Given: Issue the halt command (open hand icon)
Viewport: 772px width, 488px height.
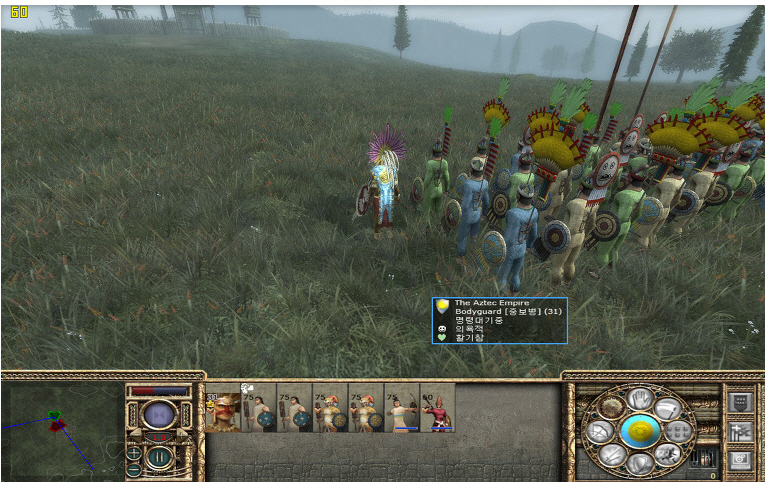Looking at the screenshot, I should tap(640, 399).
